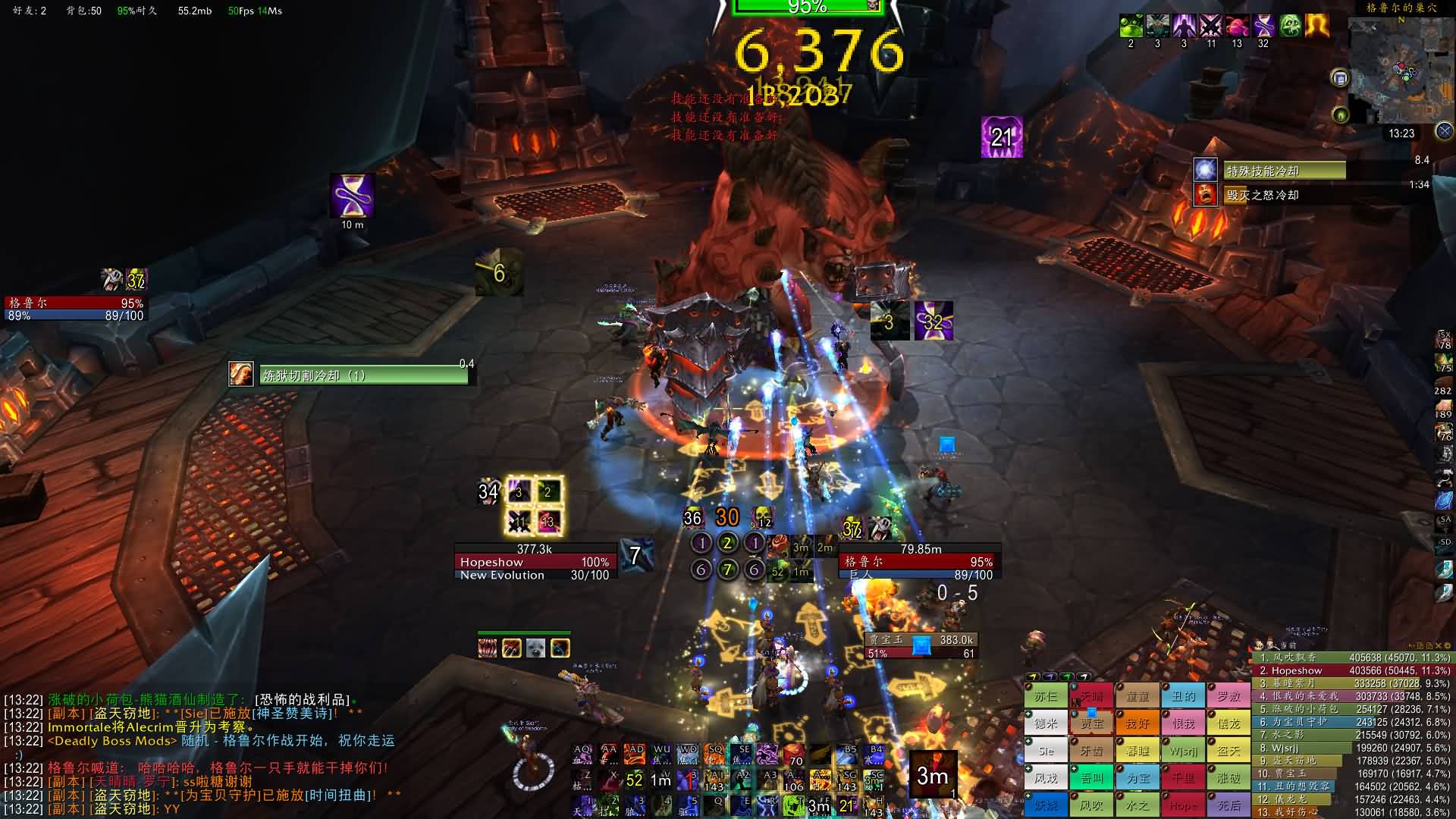Activate the AD-keybound fiery ability
Image resolution: width=1456 pixels, height=819 pixels.
click(635, 754)
